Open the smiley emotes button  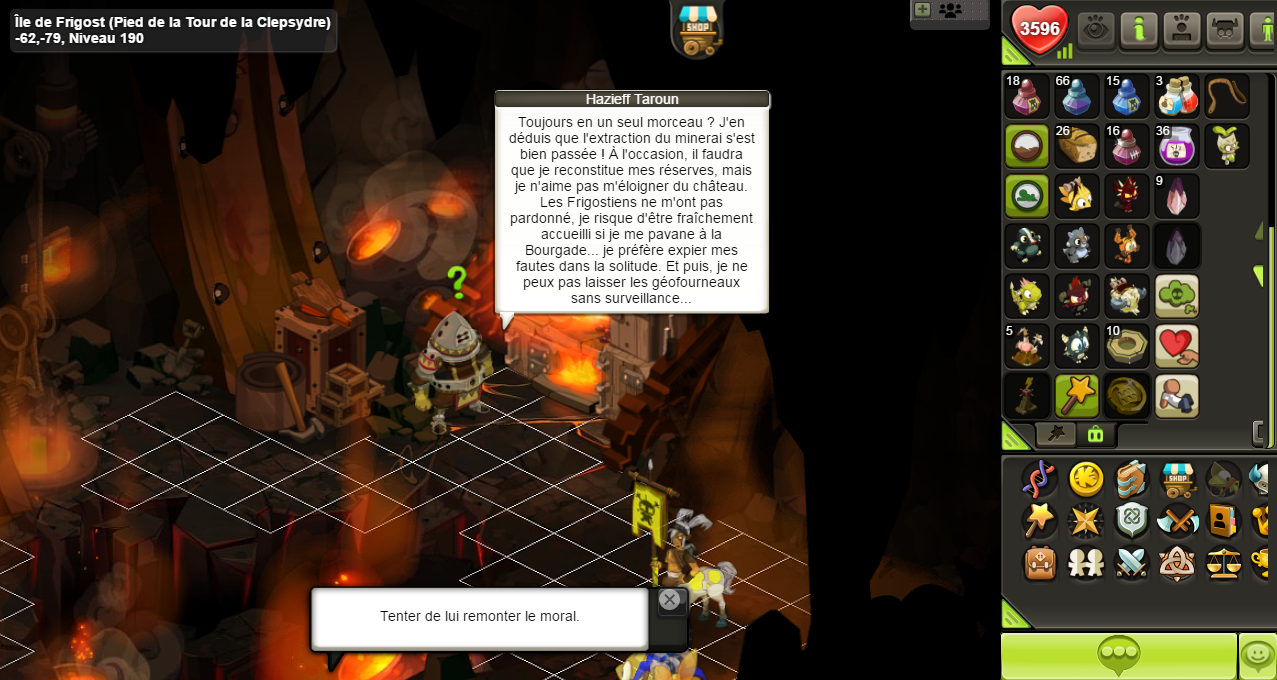tap(1258, 656)
